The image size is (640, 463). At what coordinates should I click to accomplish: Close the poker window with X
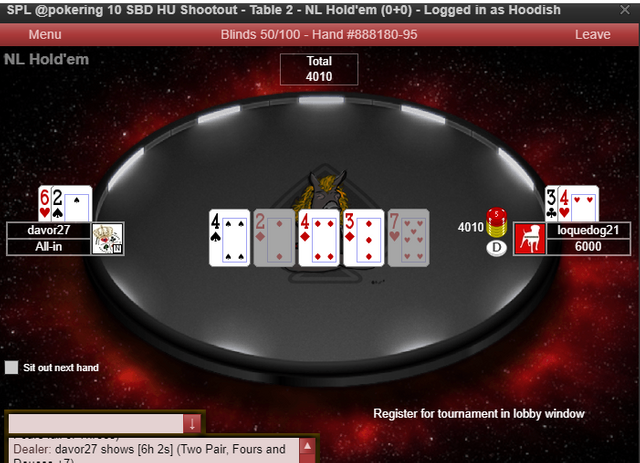(624, 10)
